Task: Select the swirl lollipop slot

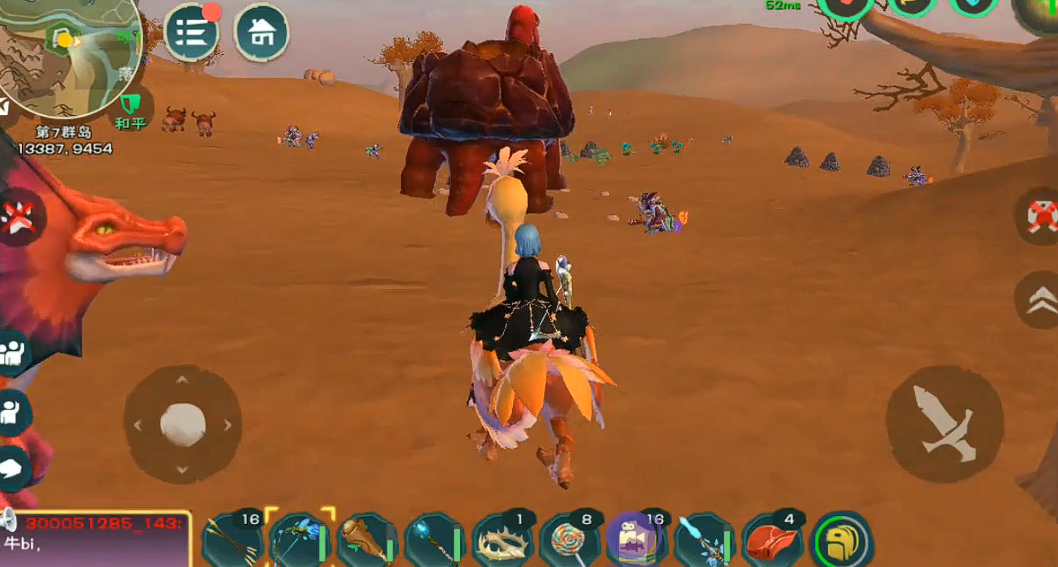Action: click(x=569, y=541)
